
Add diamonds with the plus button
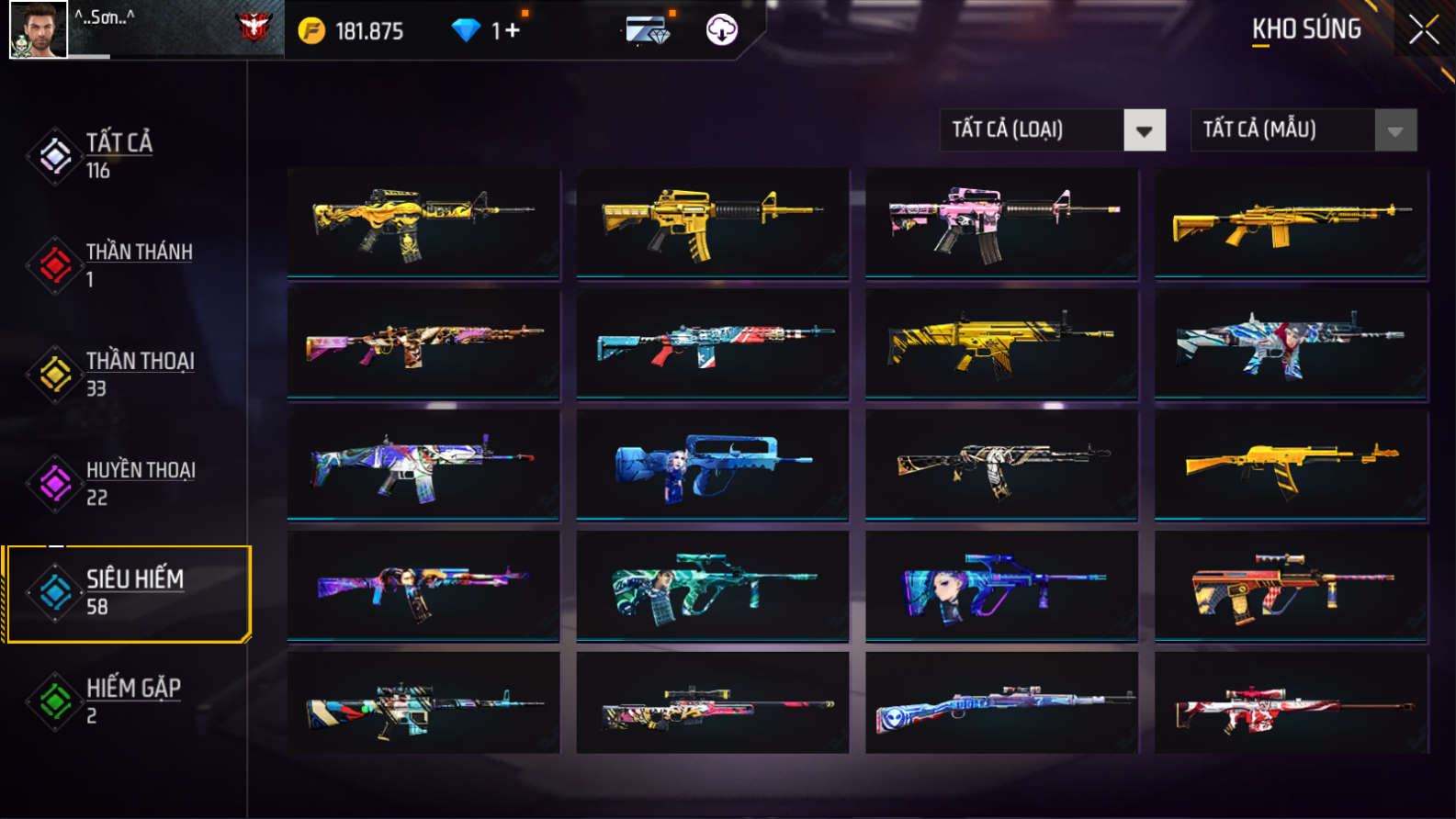(512, 30)
